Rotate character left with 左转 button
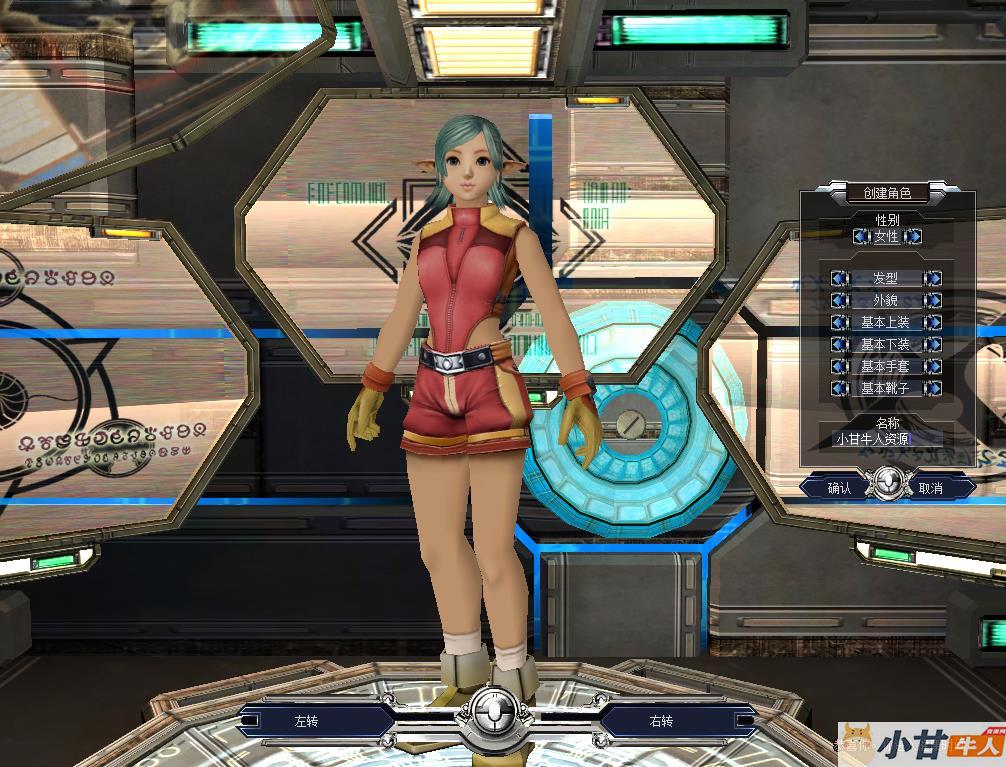This screenshot has width=1006, height=767. point(304,721)
